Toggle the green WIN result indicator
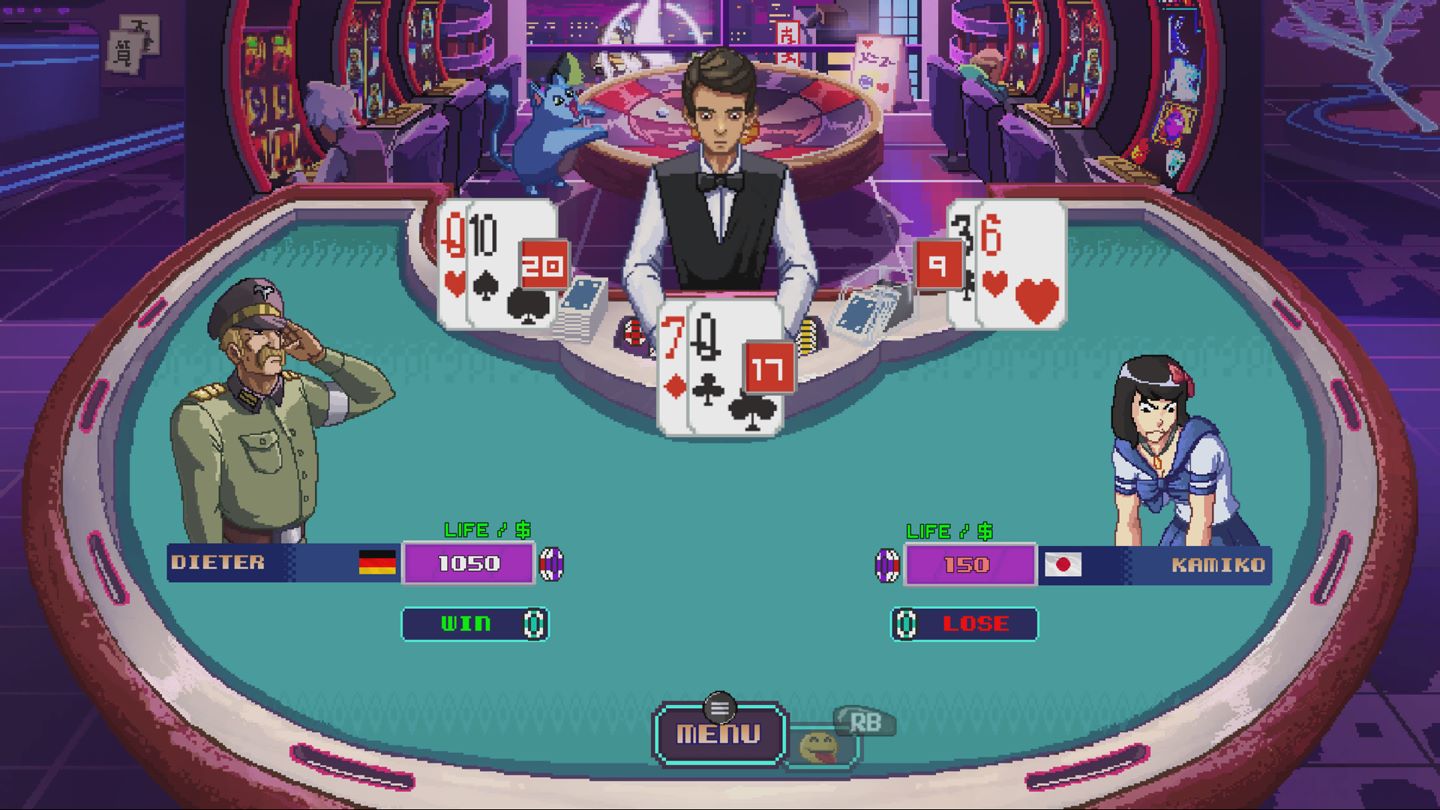Screen dimensions: 1440x810 (465, 624)
